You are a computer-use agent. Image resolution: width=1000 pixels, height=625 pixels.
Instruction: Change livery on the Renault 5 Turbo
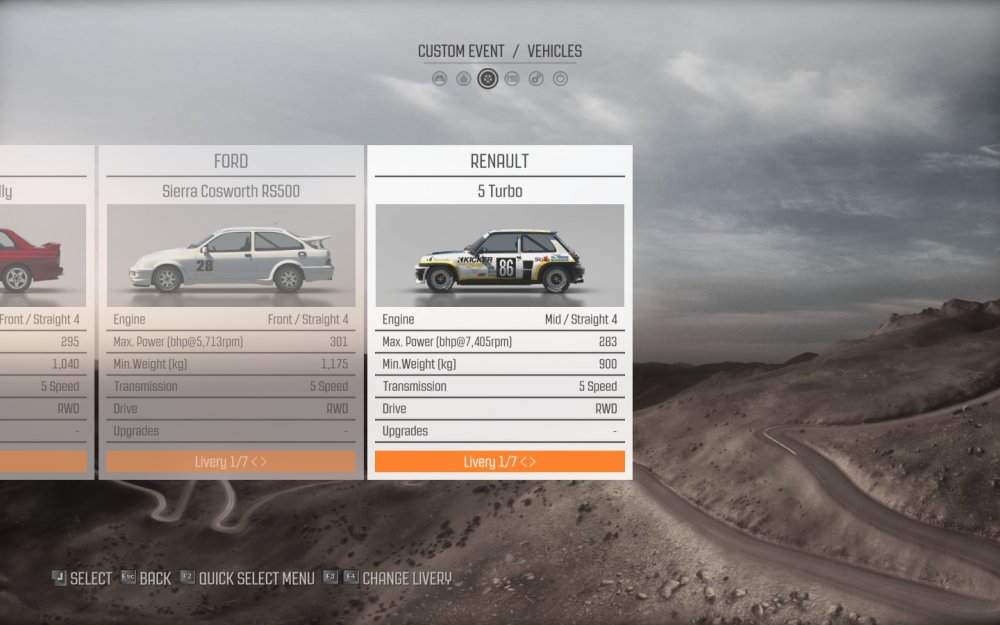tap(499, 462)
